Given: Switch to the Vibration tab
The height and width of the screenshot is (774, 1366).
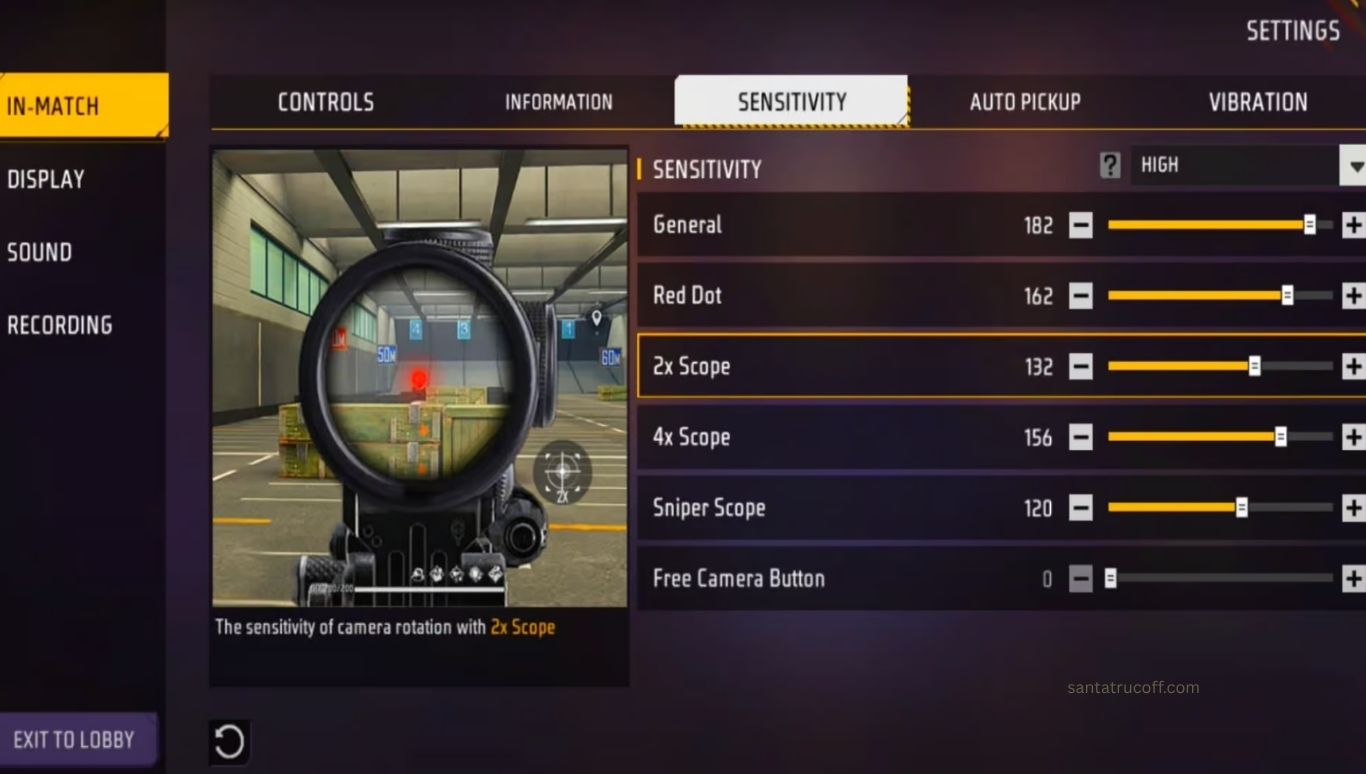Looking at the screenshot, I should 1257,102.
